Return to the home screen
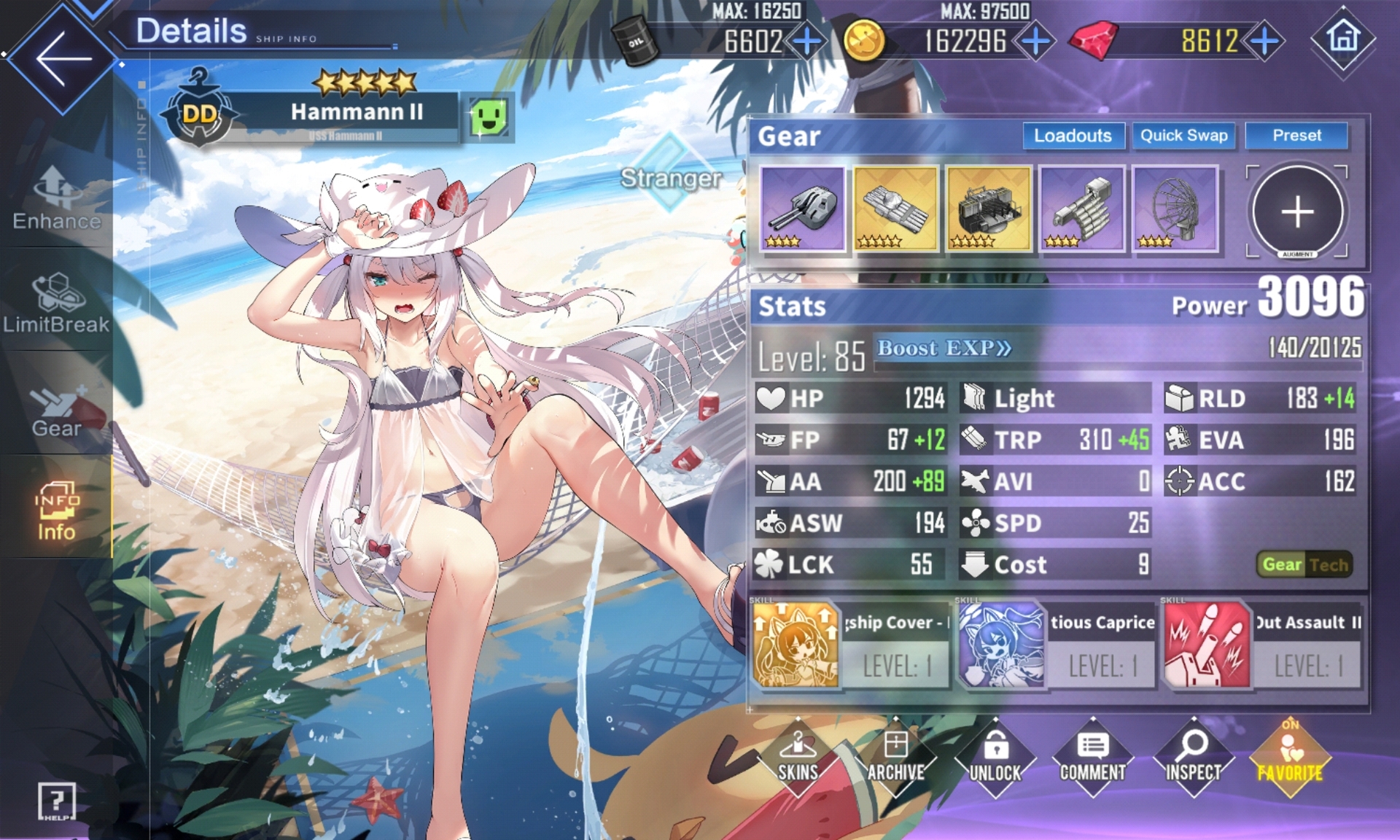This screenshot has width=1400, height=840. (1343, 38)
